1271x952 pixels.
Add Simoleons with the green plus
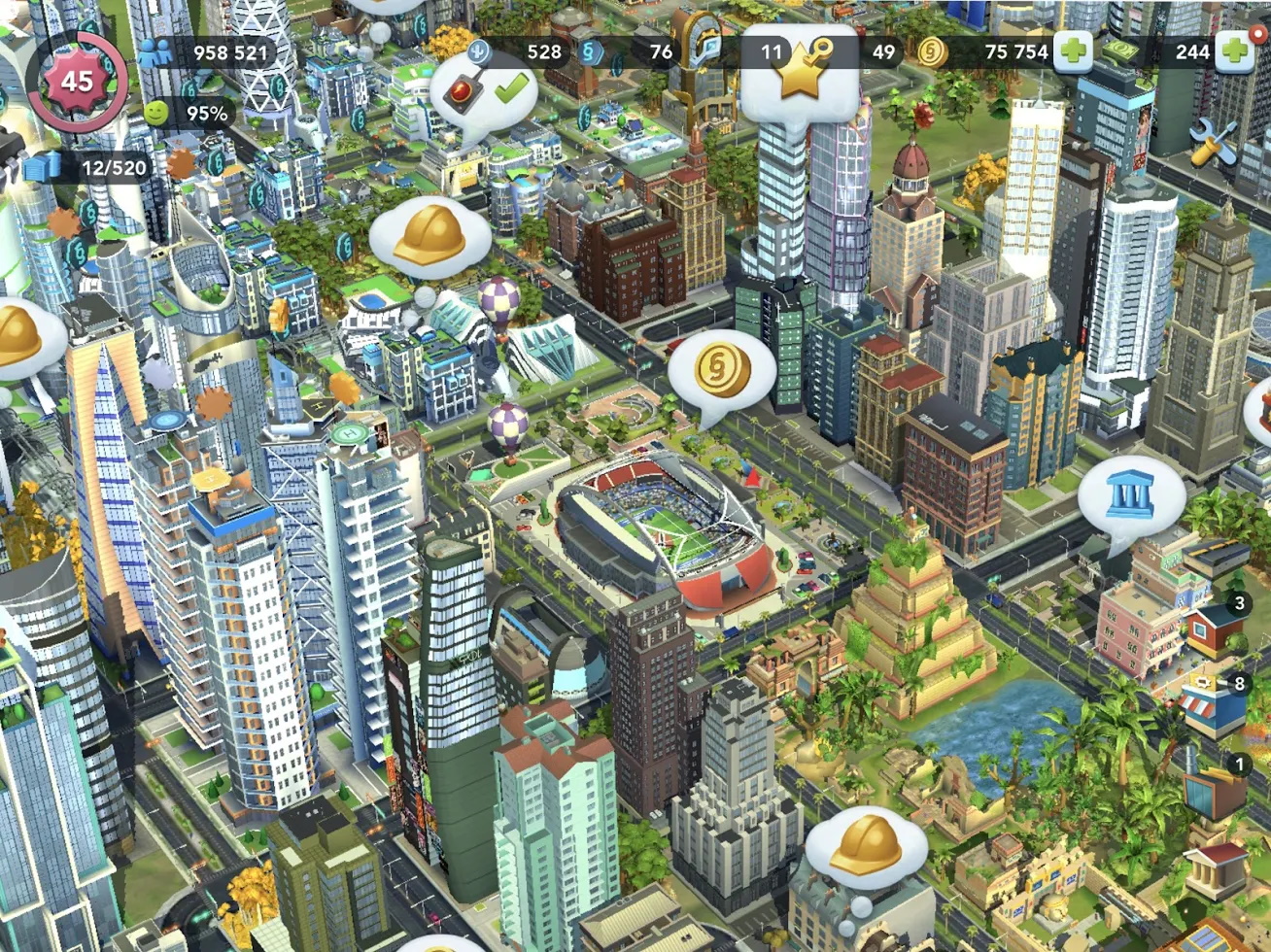[x=1073, y=51]
